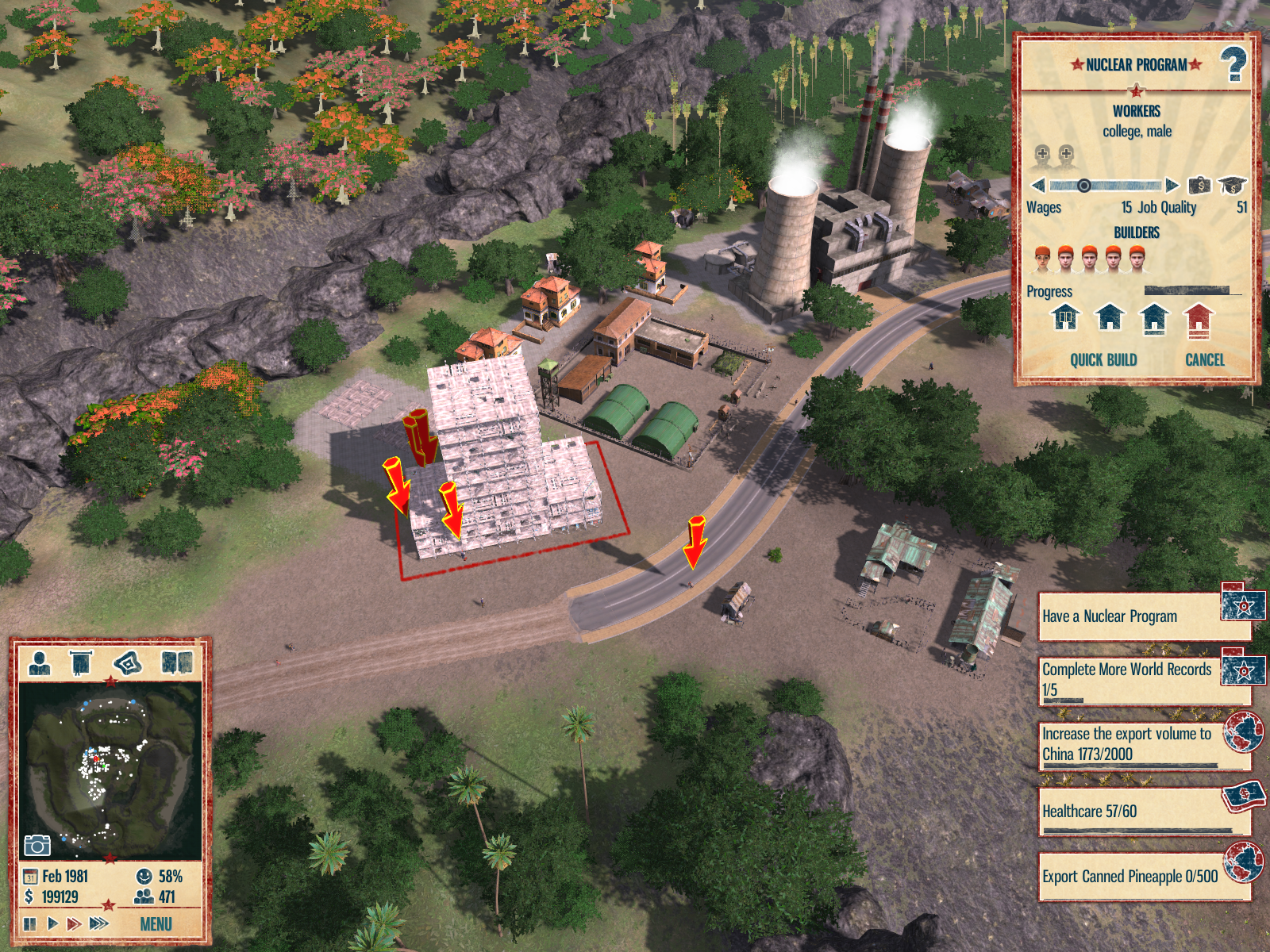Open the MENU button
Image resolution: width=1270 pixels, height=952 pixels.
(x=156, y=924)
